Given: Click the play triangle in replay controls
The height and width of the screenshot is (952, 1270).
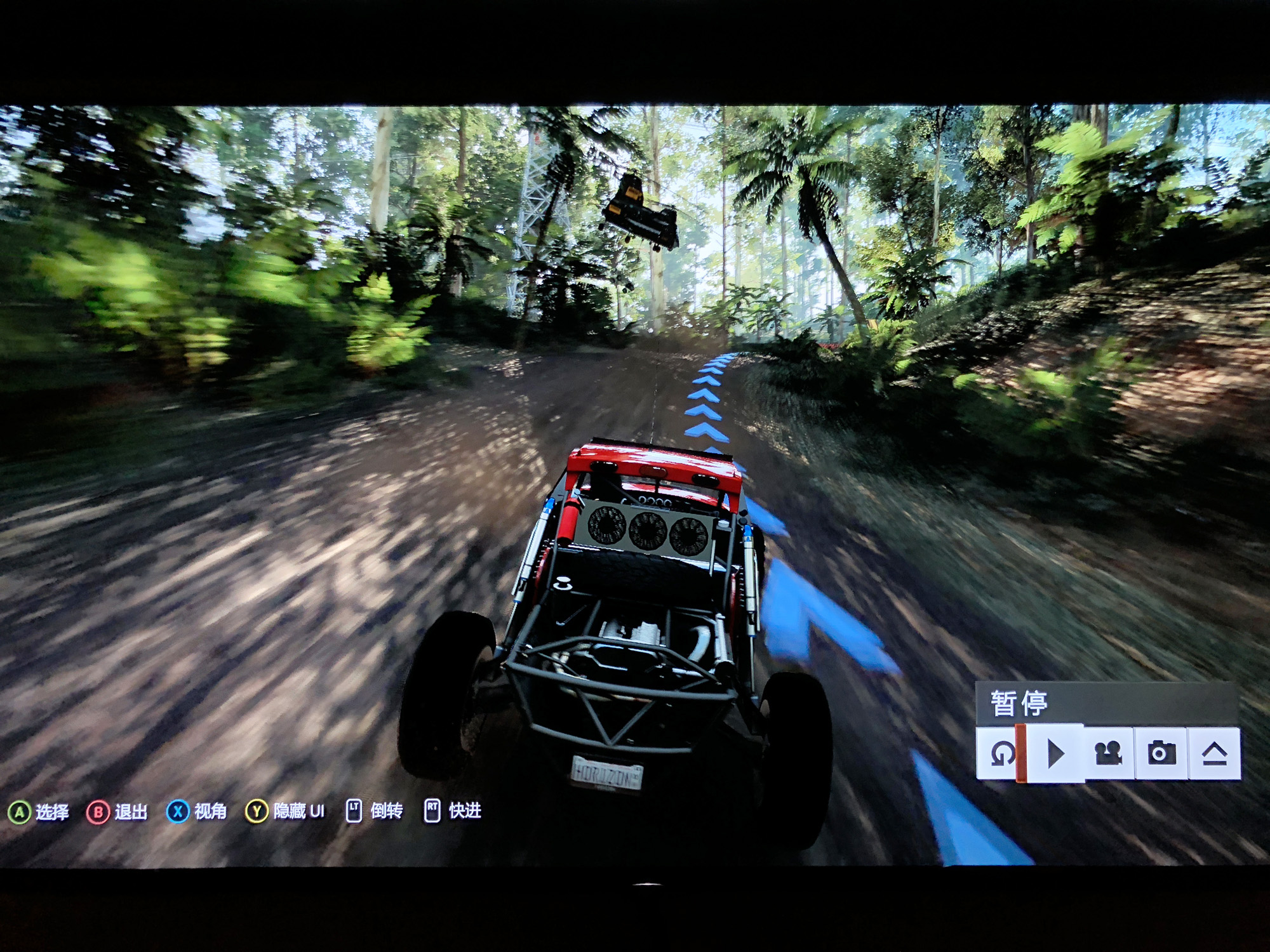Looking at the screenshot, I should coord(1055,754).
